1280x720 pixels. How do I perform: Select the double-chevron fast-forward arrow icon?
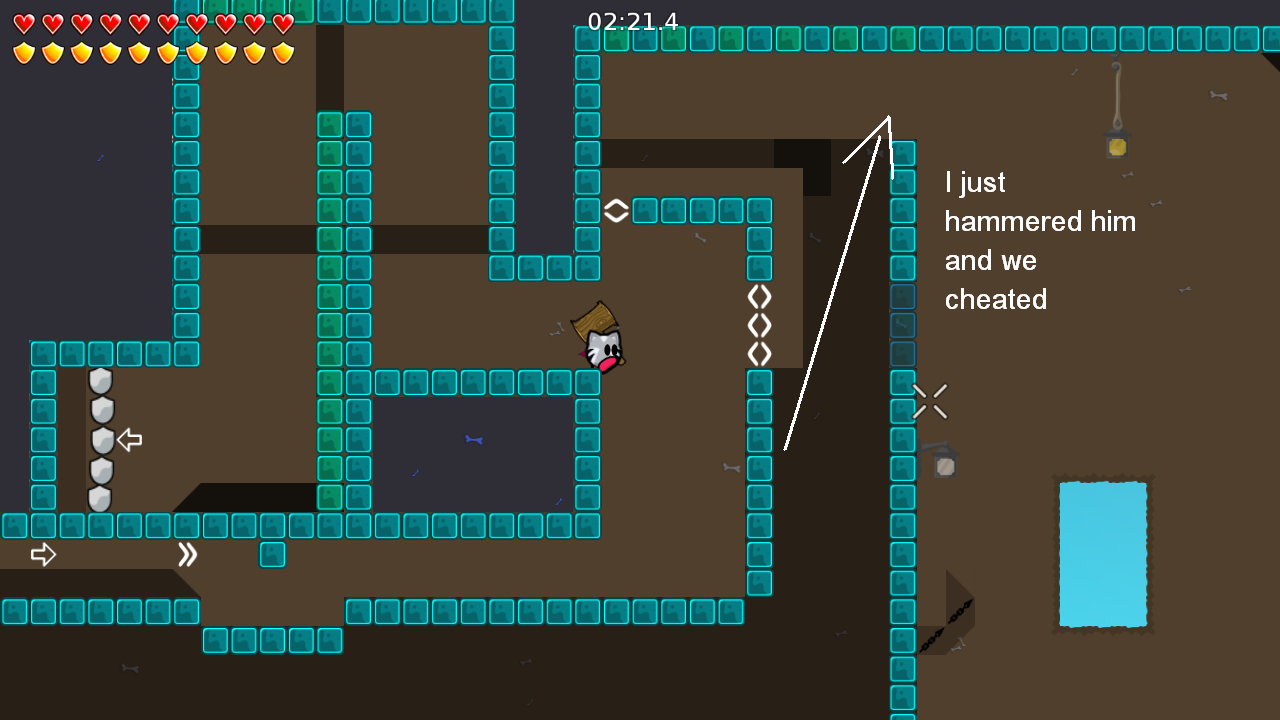(x=187, y=553)
